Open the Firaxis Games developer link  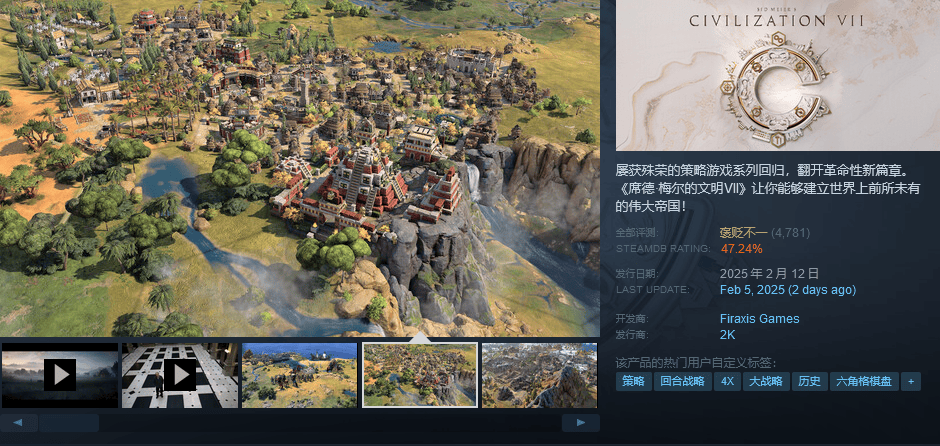point(760,319)
